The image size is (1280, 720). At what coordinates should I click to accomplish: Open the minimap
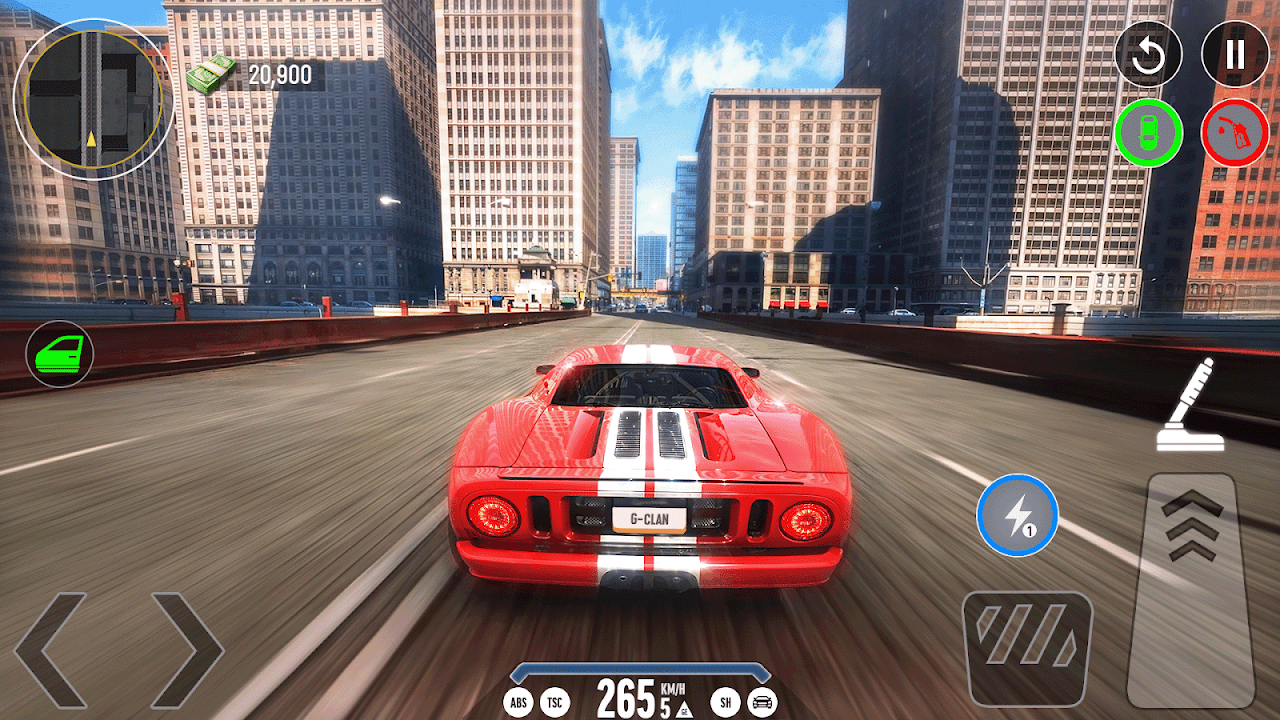(94, 99)
